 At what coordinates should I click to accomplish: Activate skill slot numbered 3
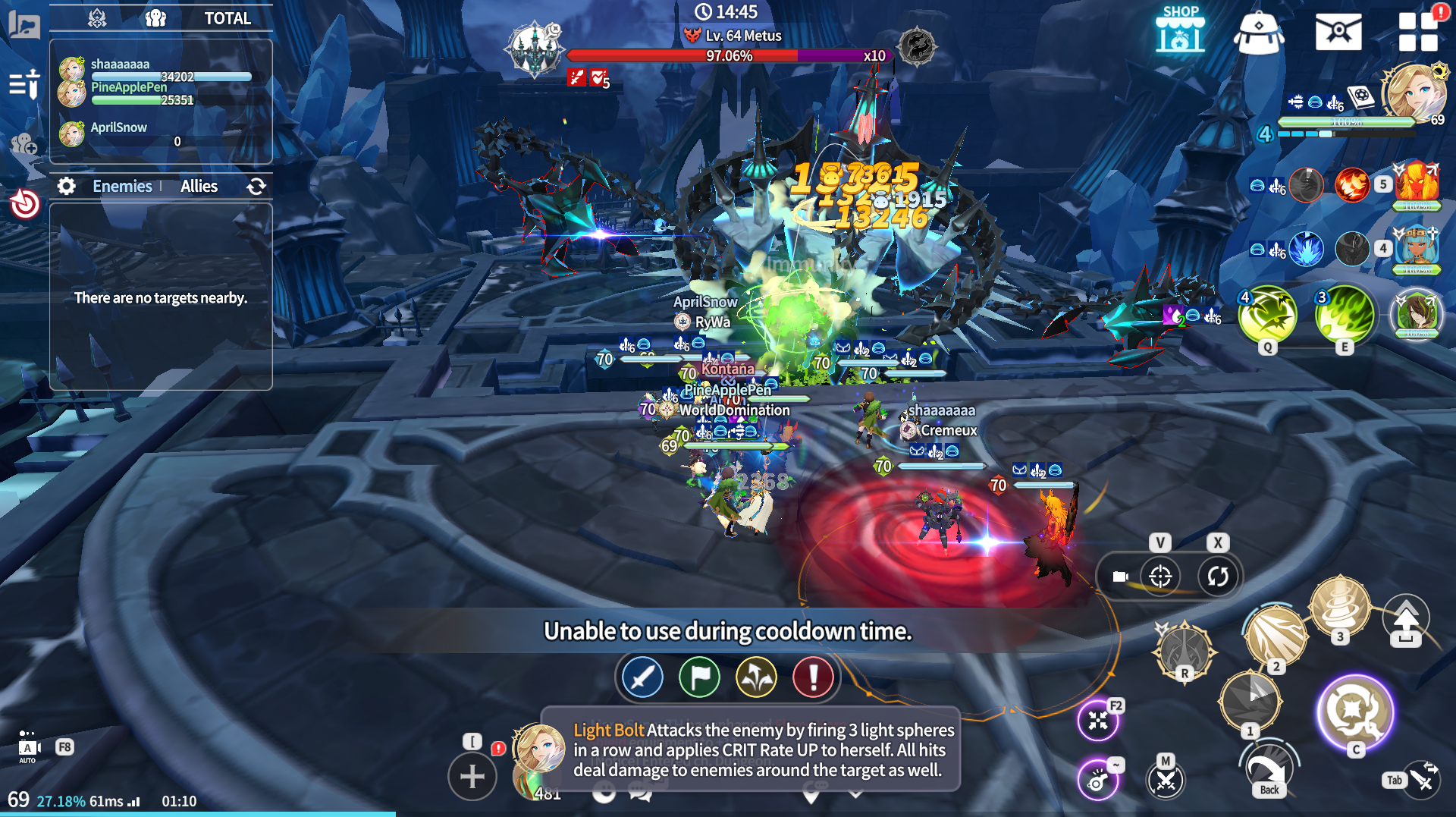[x=1339, y=605]
